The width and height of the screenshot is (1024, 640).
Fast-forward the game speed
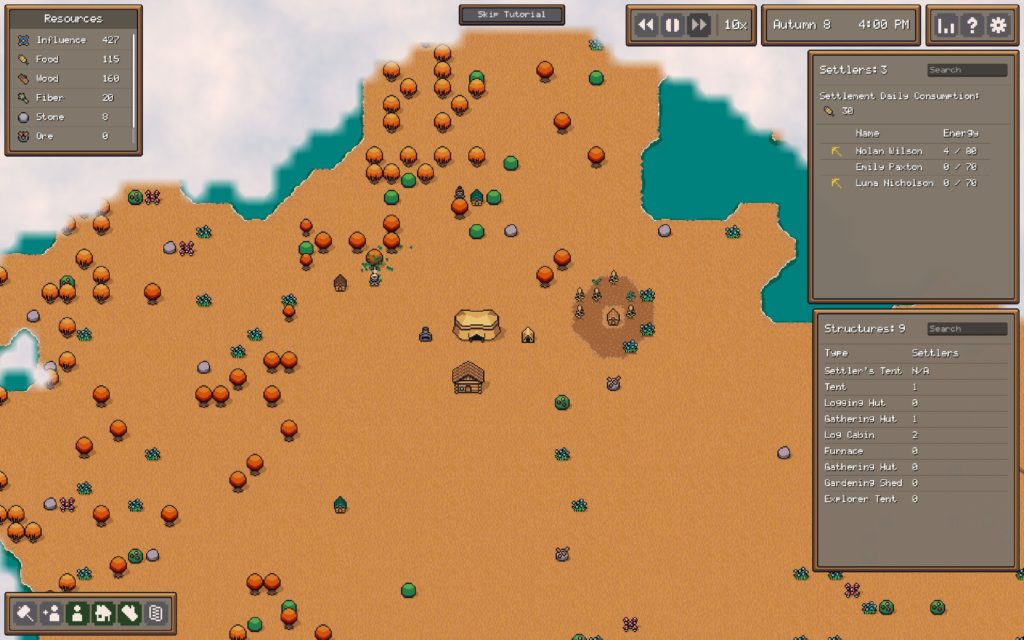coord(698,25)
